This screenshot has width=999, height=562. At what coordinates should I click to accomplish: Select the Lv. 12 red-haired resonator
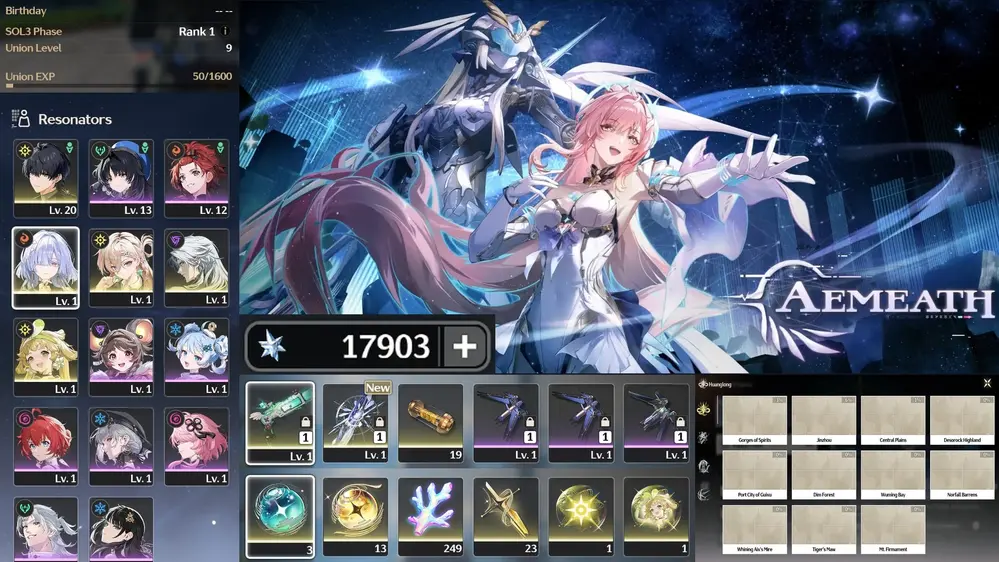pyautogui.click(x=196, y=177)
